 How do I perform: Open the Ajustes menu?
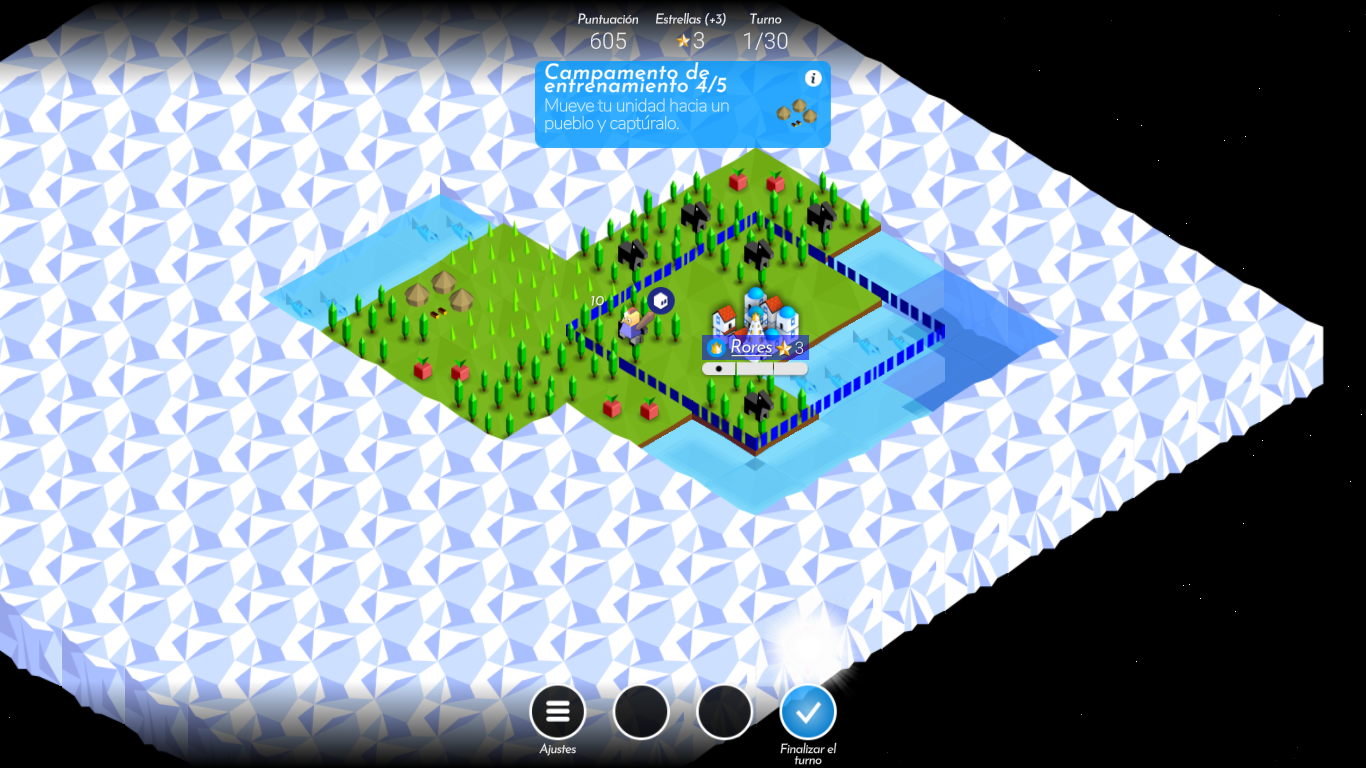tap(557, 711)
